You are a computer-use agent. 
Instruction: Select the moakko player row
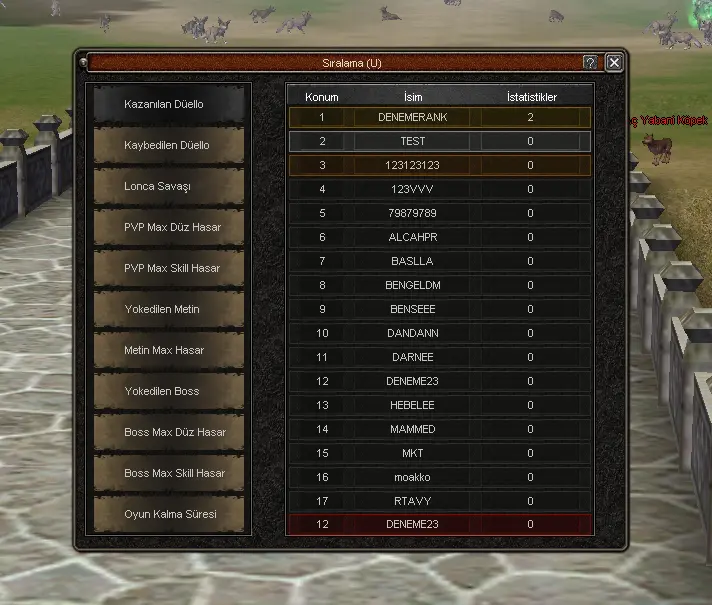(x=413, y=477)
